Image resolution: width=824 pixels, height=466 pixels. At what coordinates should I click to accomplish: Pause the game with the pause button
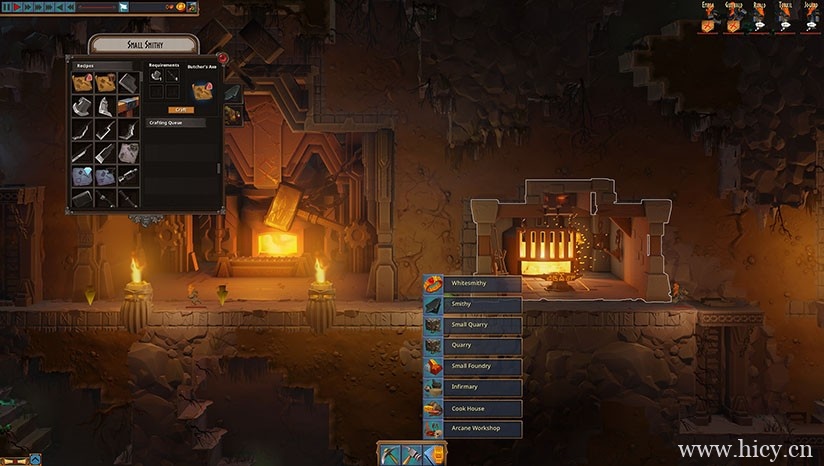(6, 7)
